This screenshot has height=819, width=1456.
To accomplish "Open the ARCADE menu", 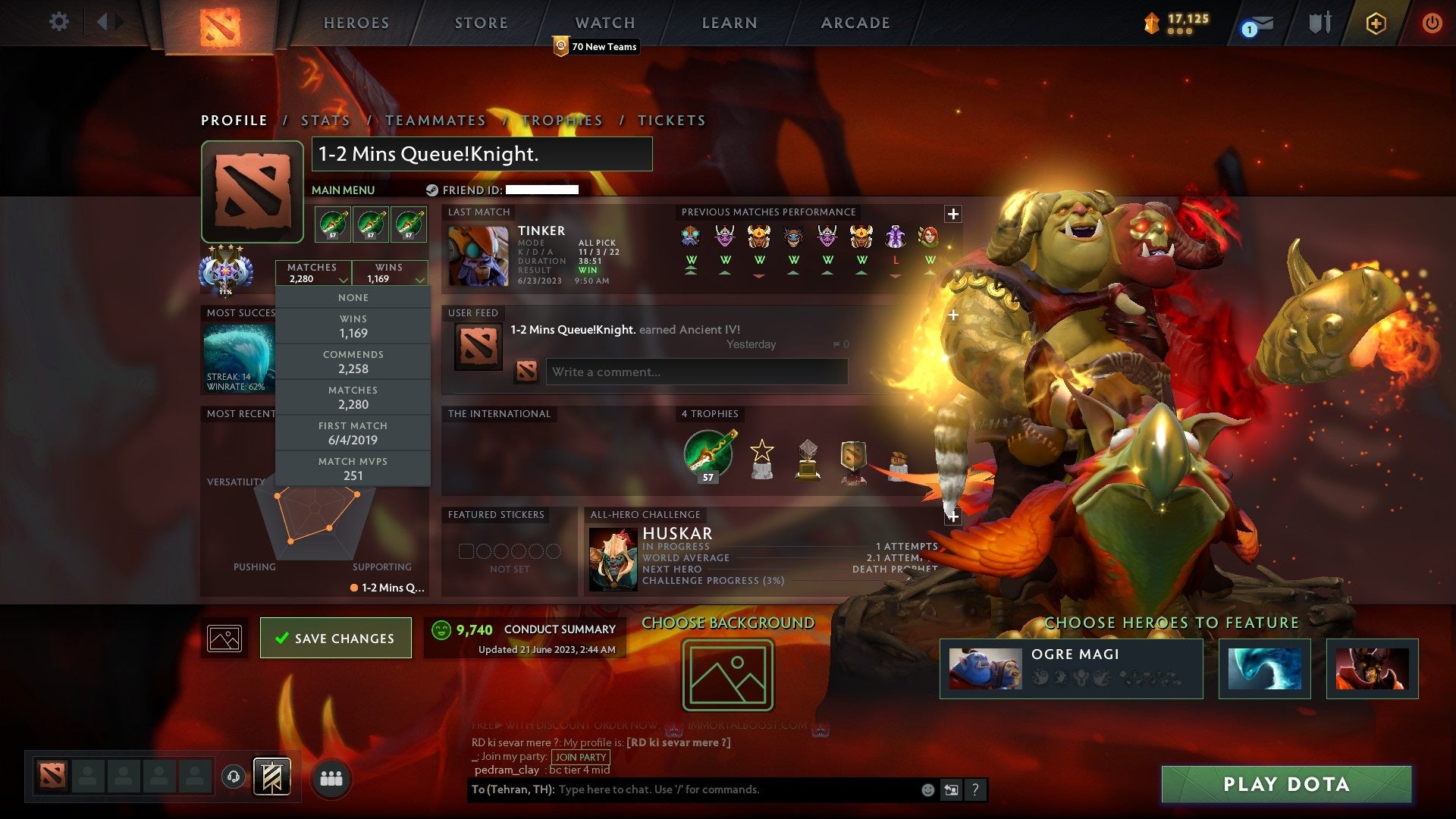I will [855, 23].
